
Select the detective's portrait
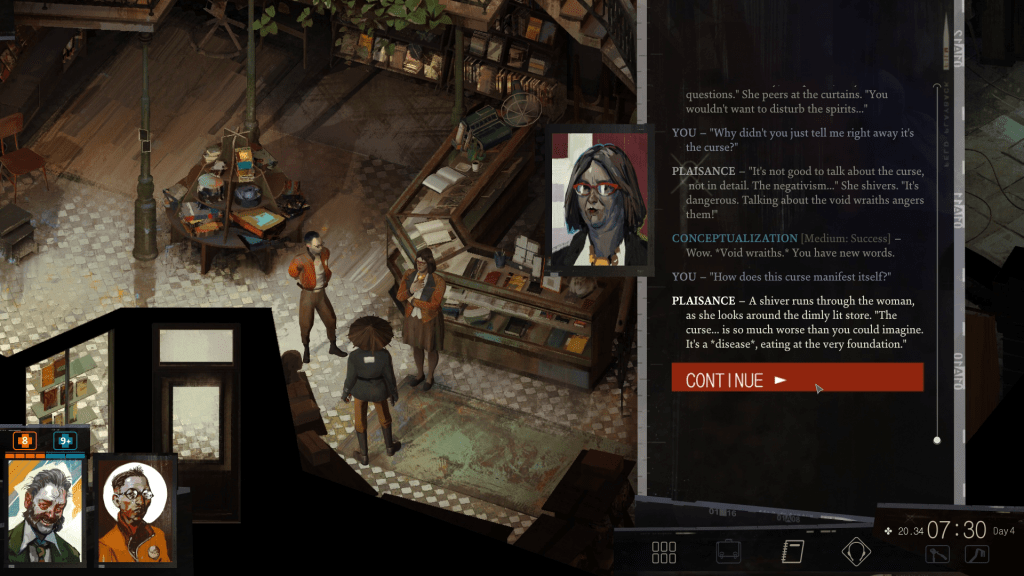(x=45, y=510)
